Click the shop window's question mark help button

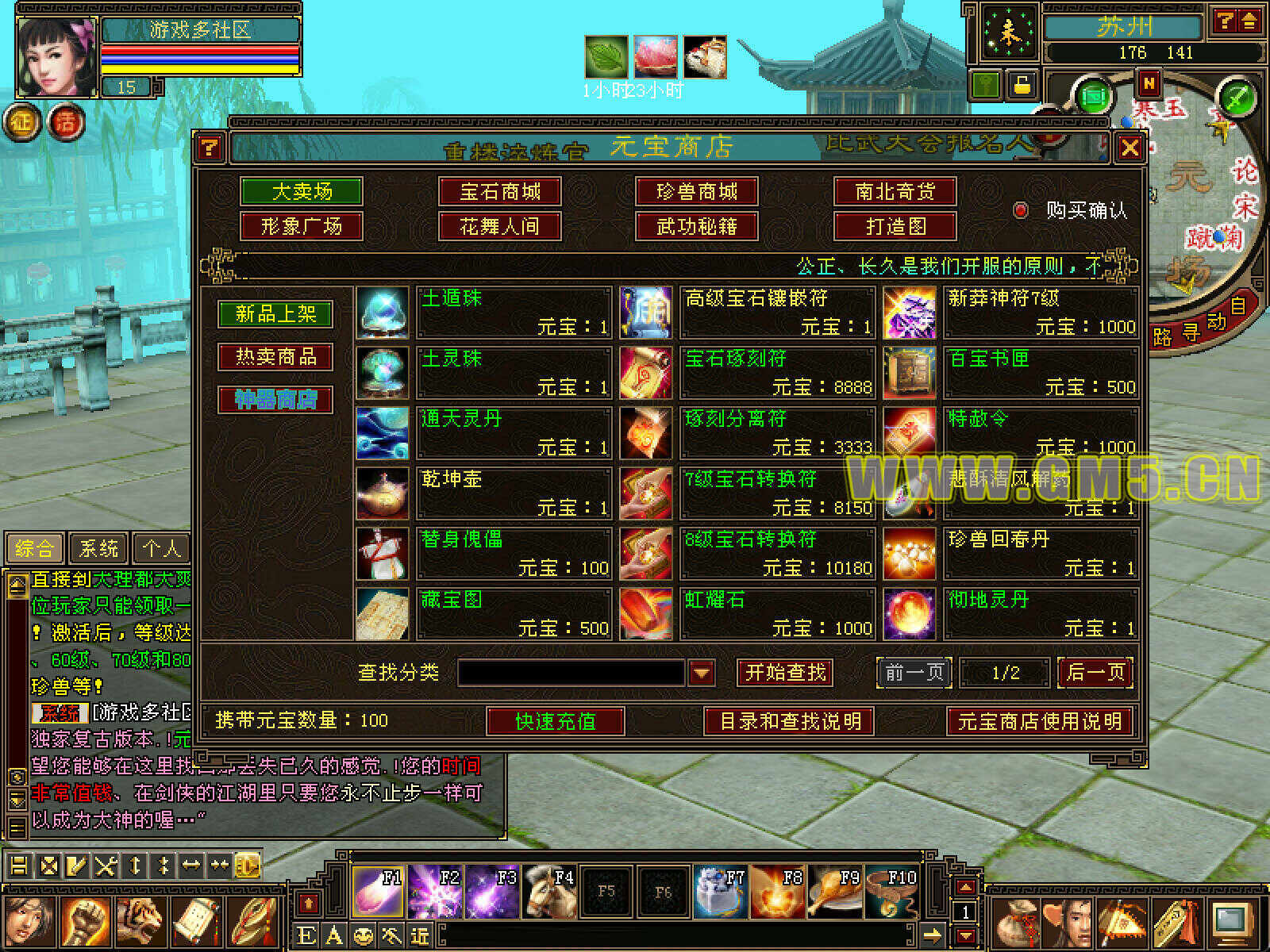click(209, 148)
